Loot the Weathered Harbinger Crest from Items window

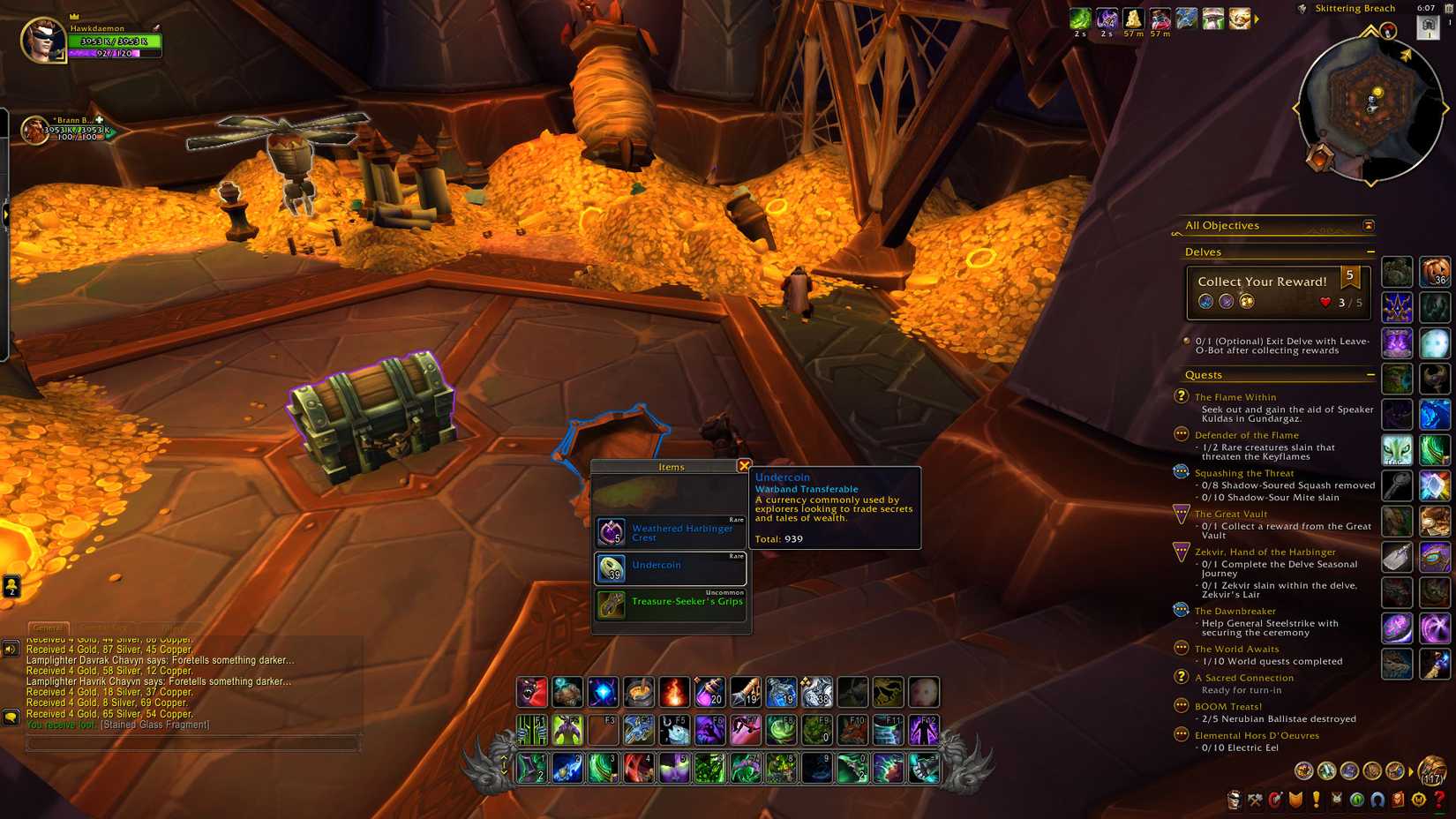671,531
